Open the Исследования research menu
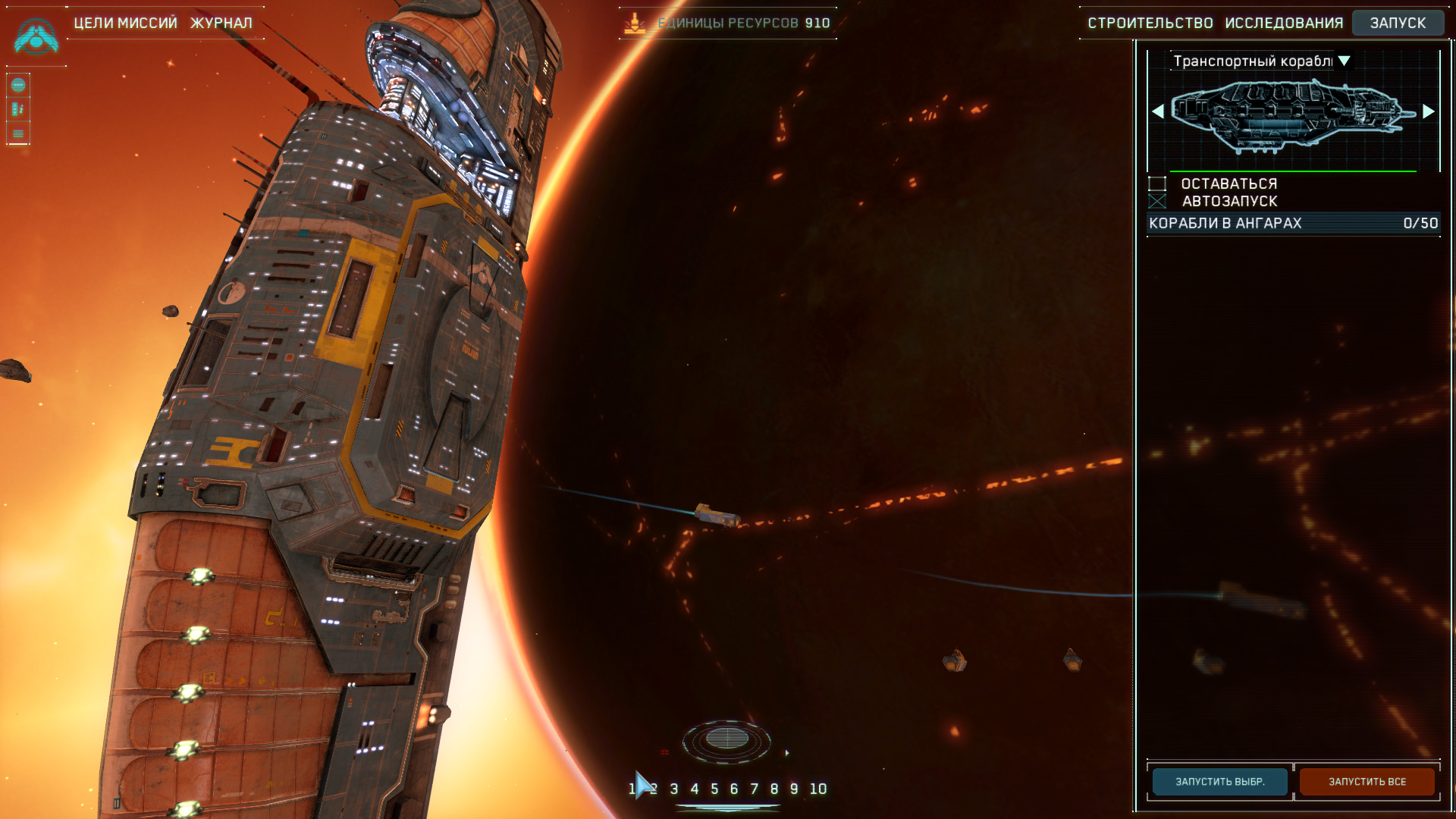The height and width of the screenshot is (819, 1456). click(x=1284, y=23)
